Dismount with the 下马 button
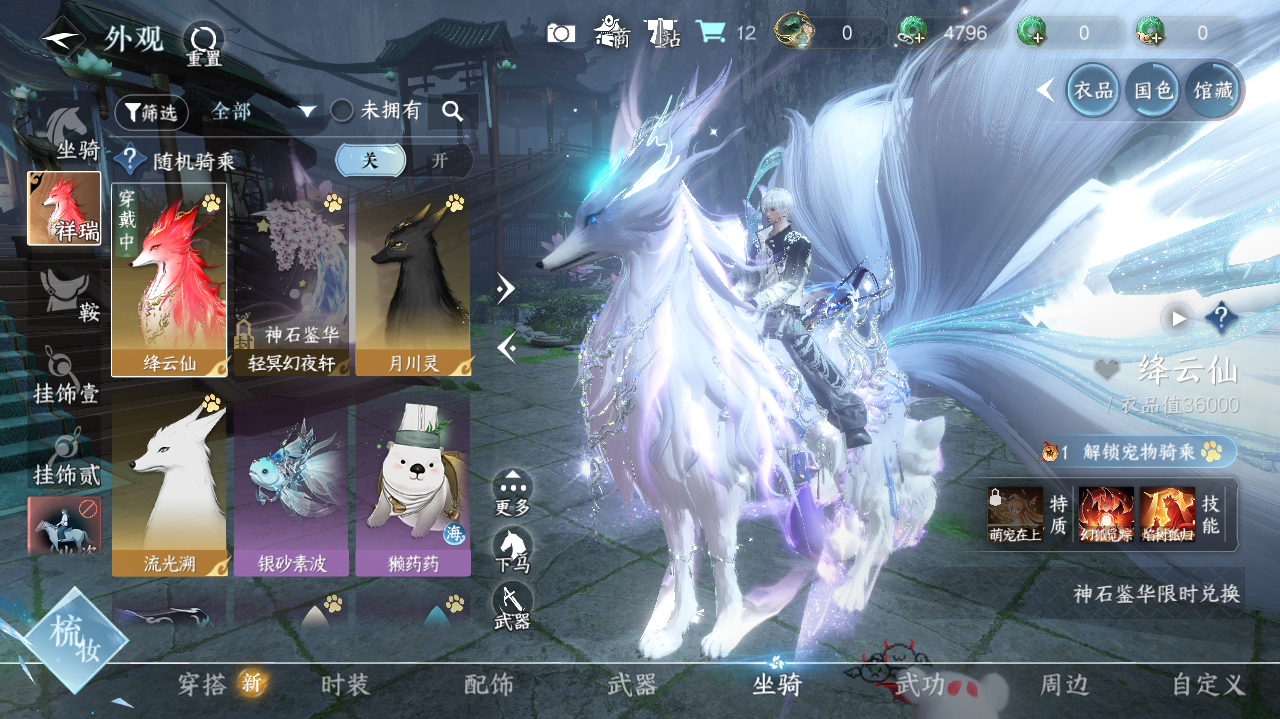Image resolution: width=1280 pixels, height=719 pixels. click(x=512, y=550)
